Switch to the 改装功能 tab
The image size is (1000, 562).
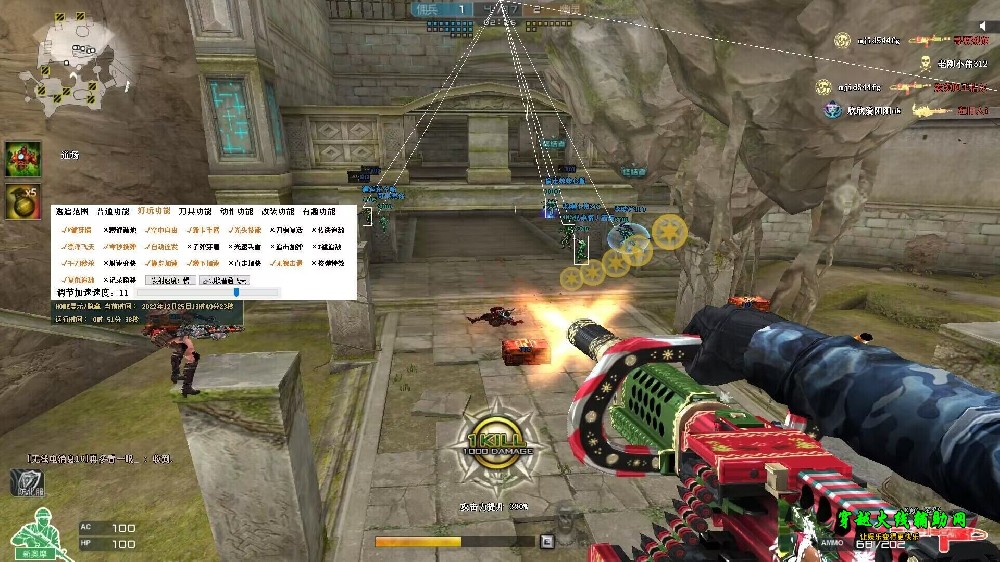277,212
